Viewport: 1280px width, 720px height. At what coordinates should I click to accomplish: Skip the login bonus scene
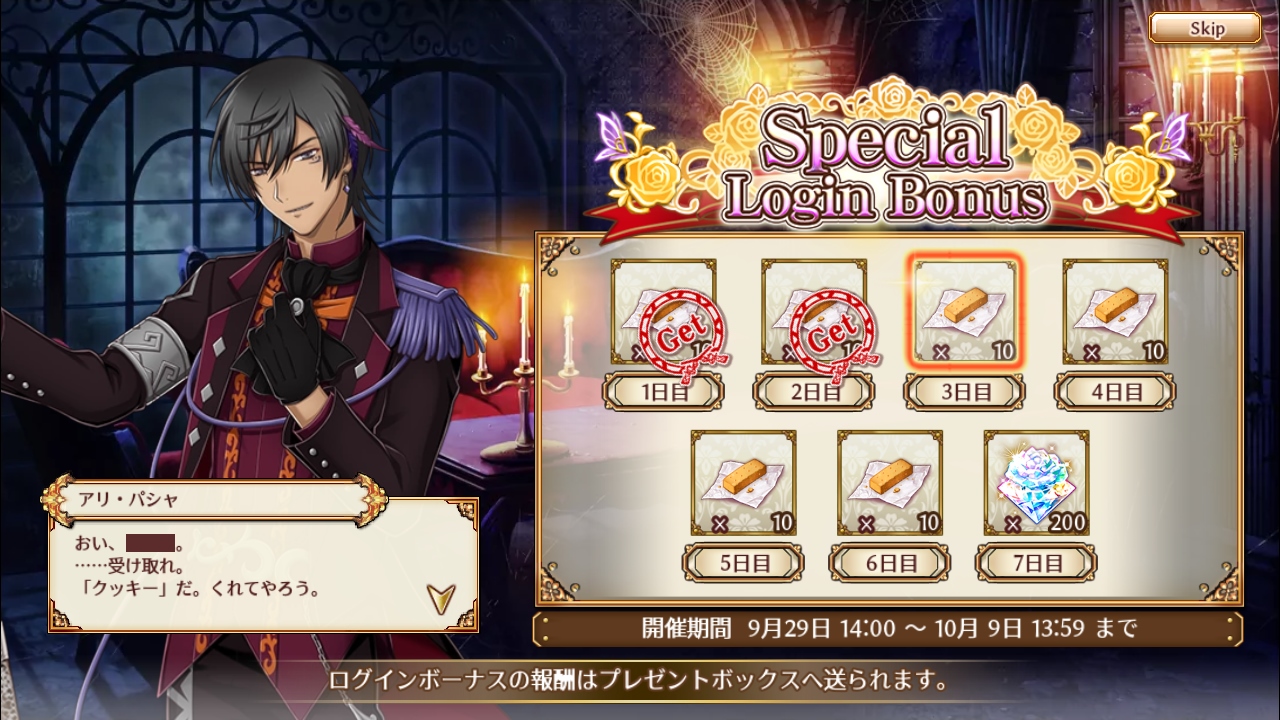1205,28
